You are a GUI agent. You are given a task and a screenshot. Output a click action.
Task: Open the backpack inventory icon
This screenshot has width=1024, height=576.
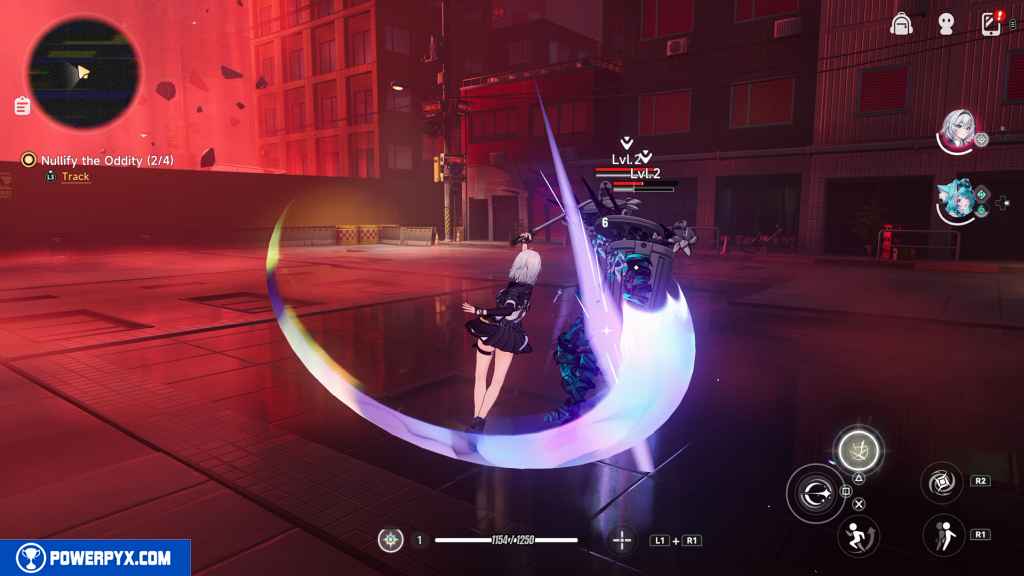(x=902, y=24)
